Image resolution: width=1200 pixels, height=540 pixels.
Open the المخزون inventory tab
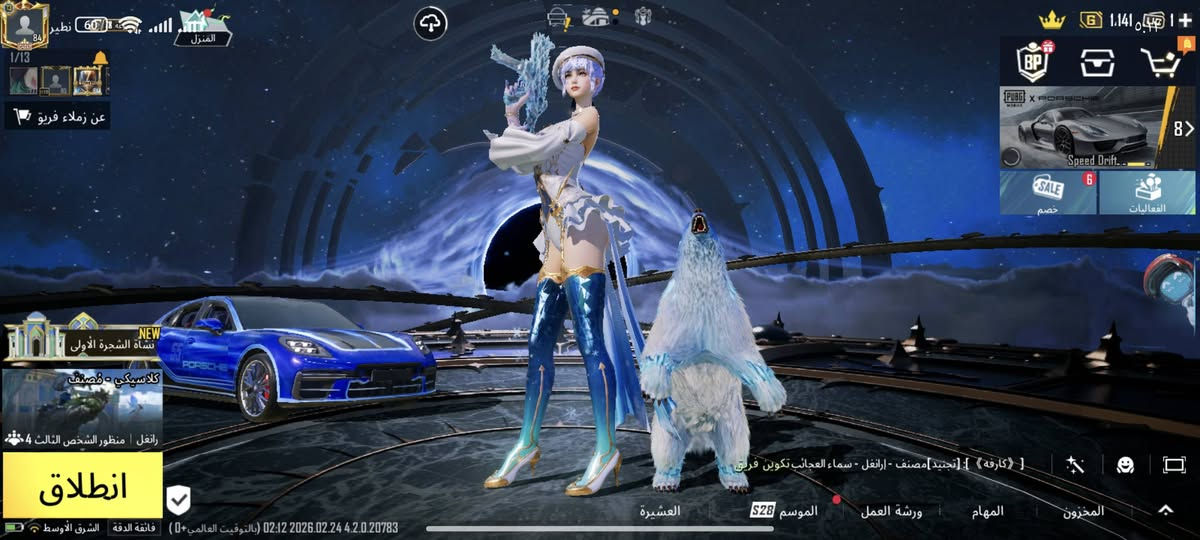1083,511
